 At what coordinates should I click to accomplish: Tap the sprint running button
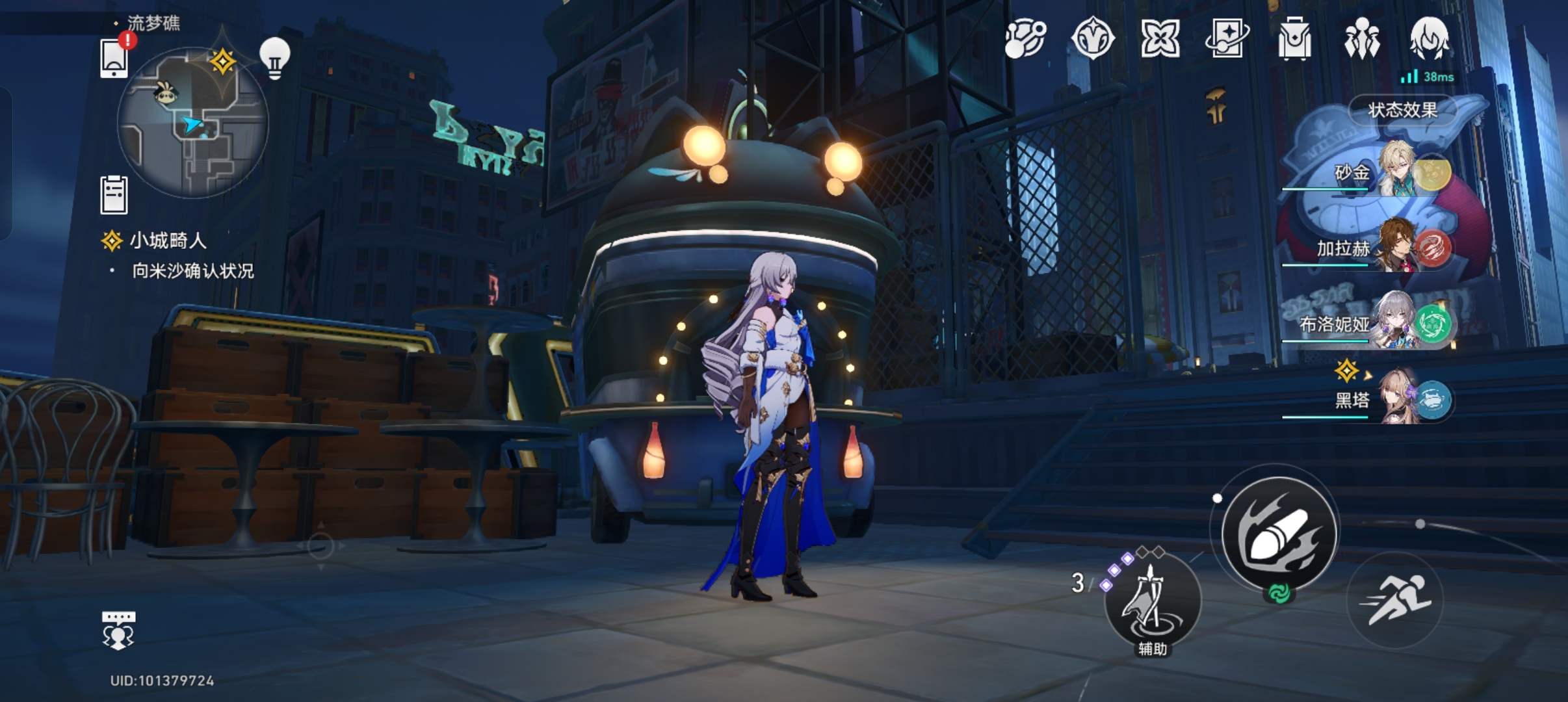click(x=1395, y=600)
